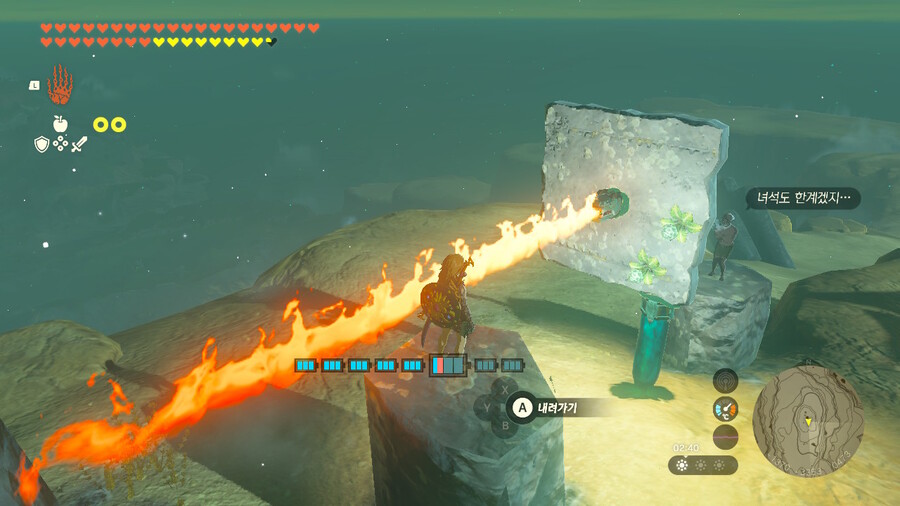Activate the Ultrahand ability icon
The width and height of the screenshot is (900, 506).
[x=61, y=85]
